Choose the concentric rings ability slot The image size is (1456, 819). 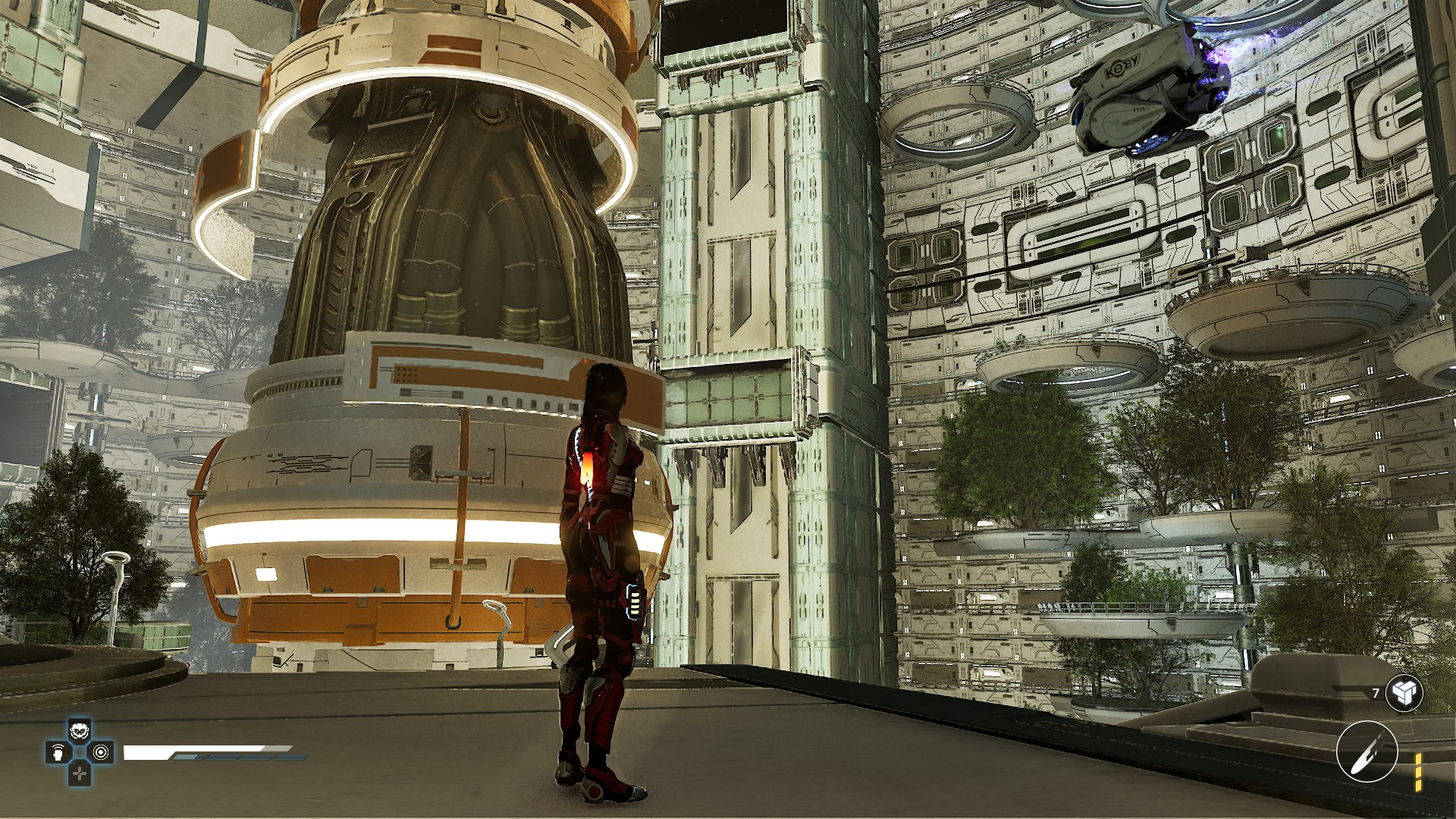coord(102,752)
